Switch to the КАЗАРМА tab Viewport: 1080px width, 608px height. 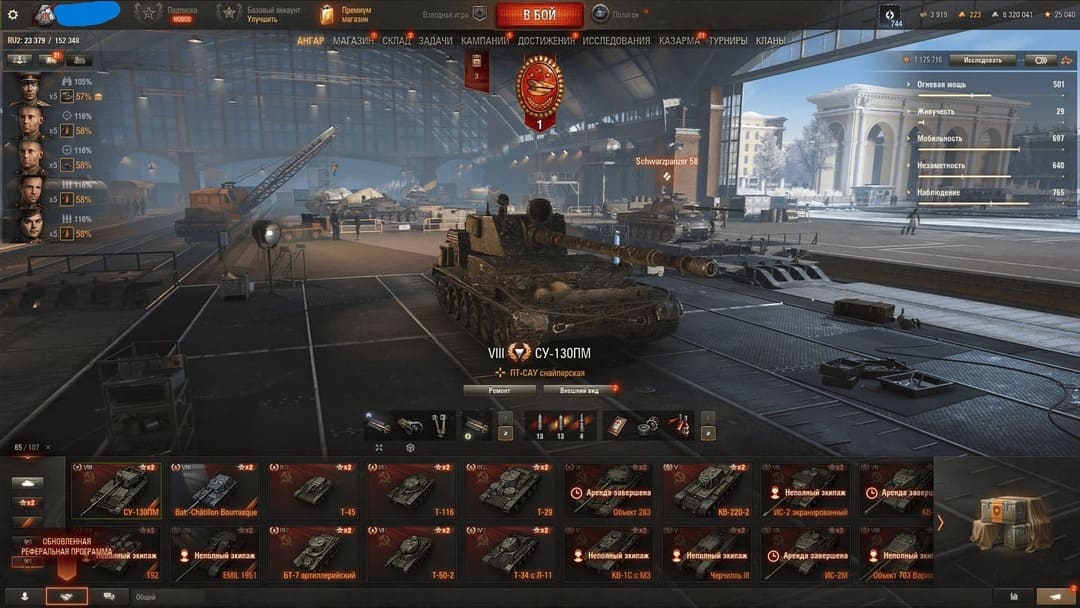[x=679, y=41]
